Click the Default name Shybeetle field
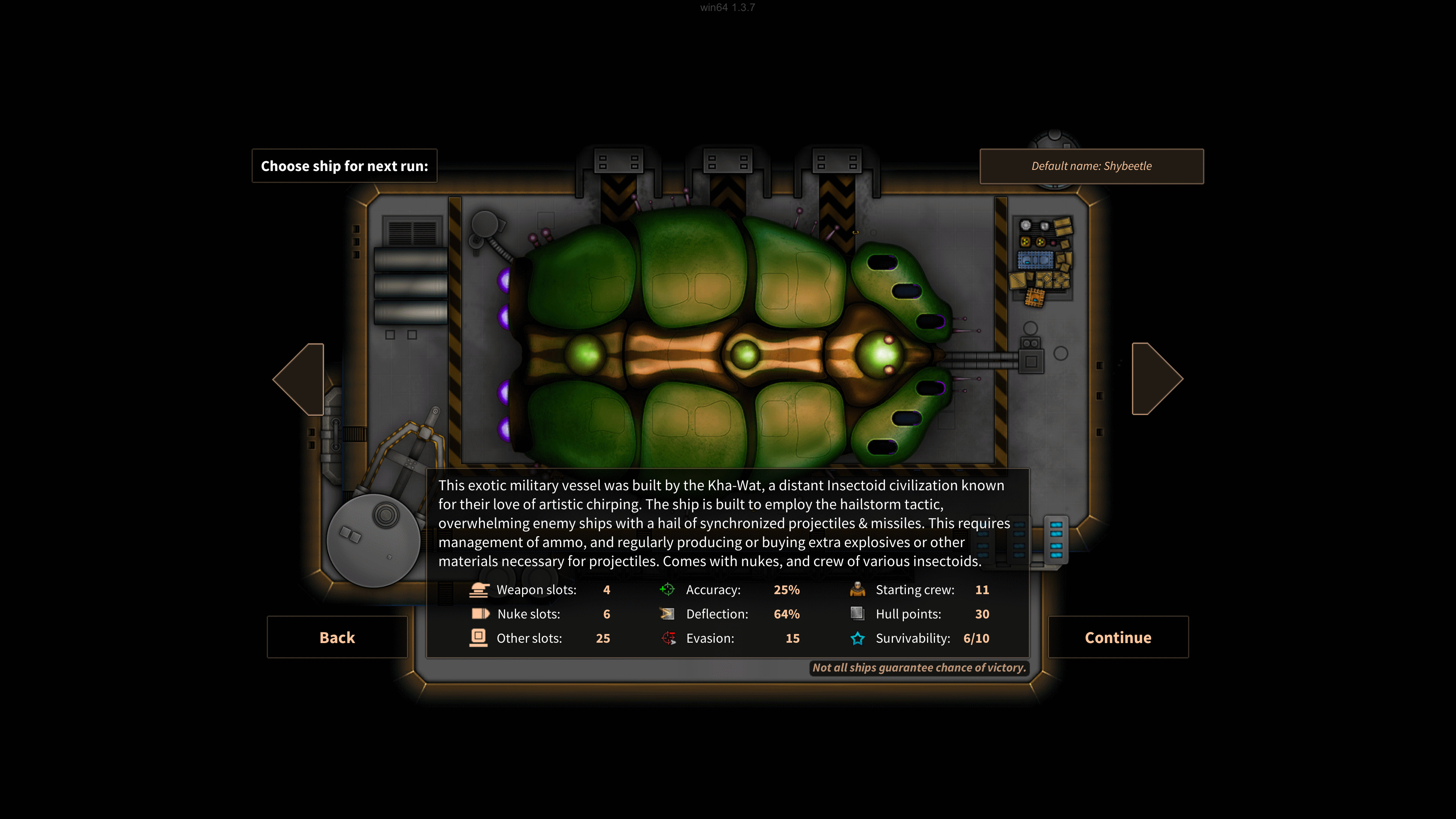Image resolution: width=1456 pixels, height=819 pixels. (x=1092, y=166)
